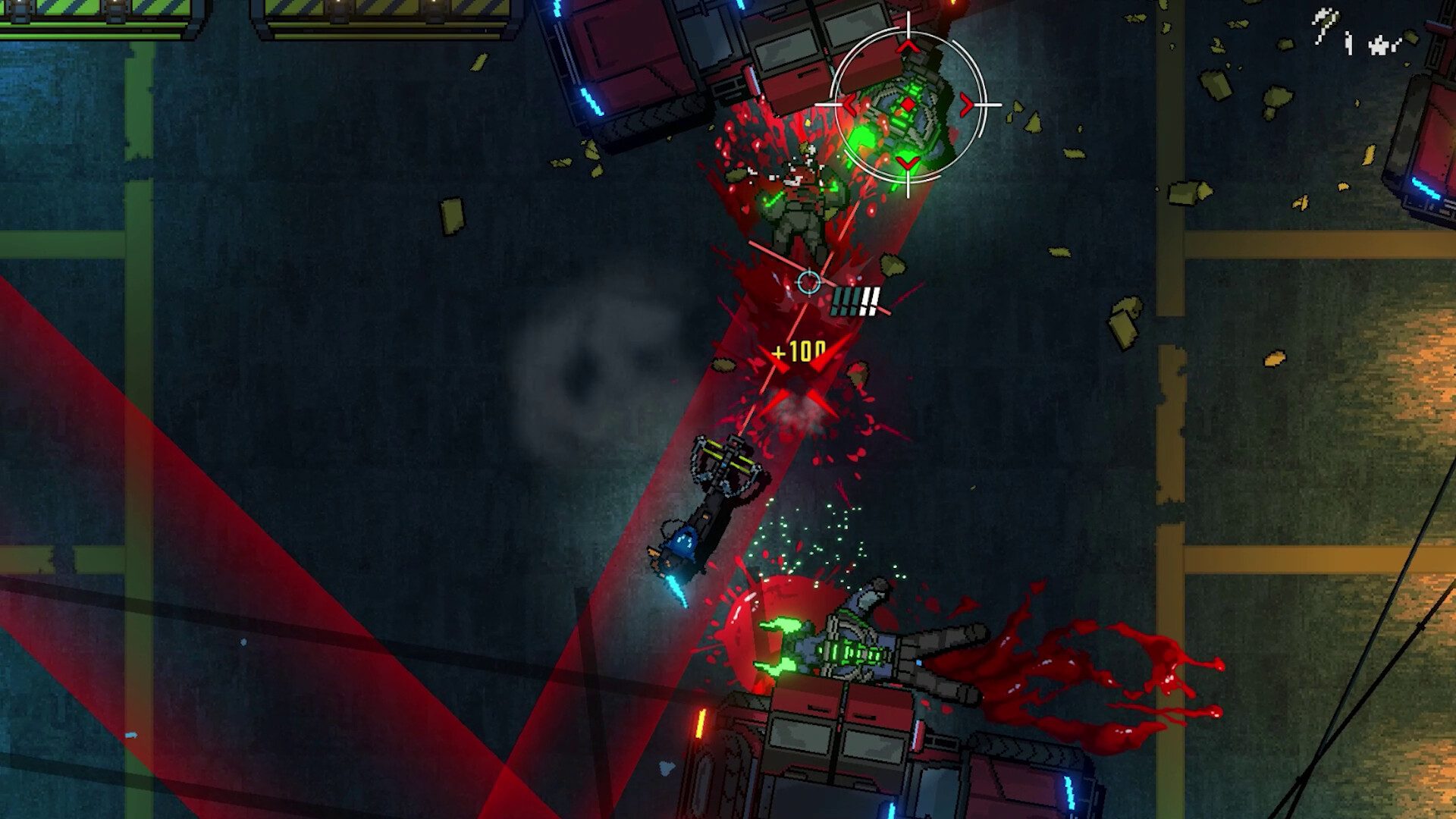Click the downward red chevron on the reticle
1456x819 pixels.
pyautogui.click(x=907, y=165)
